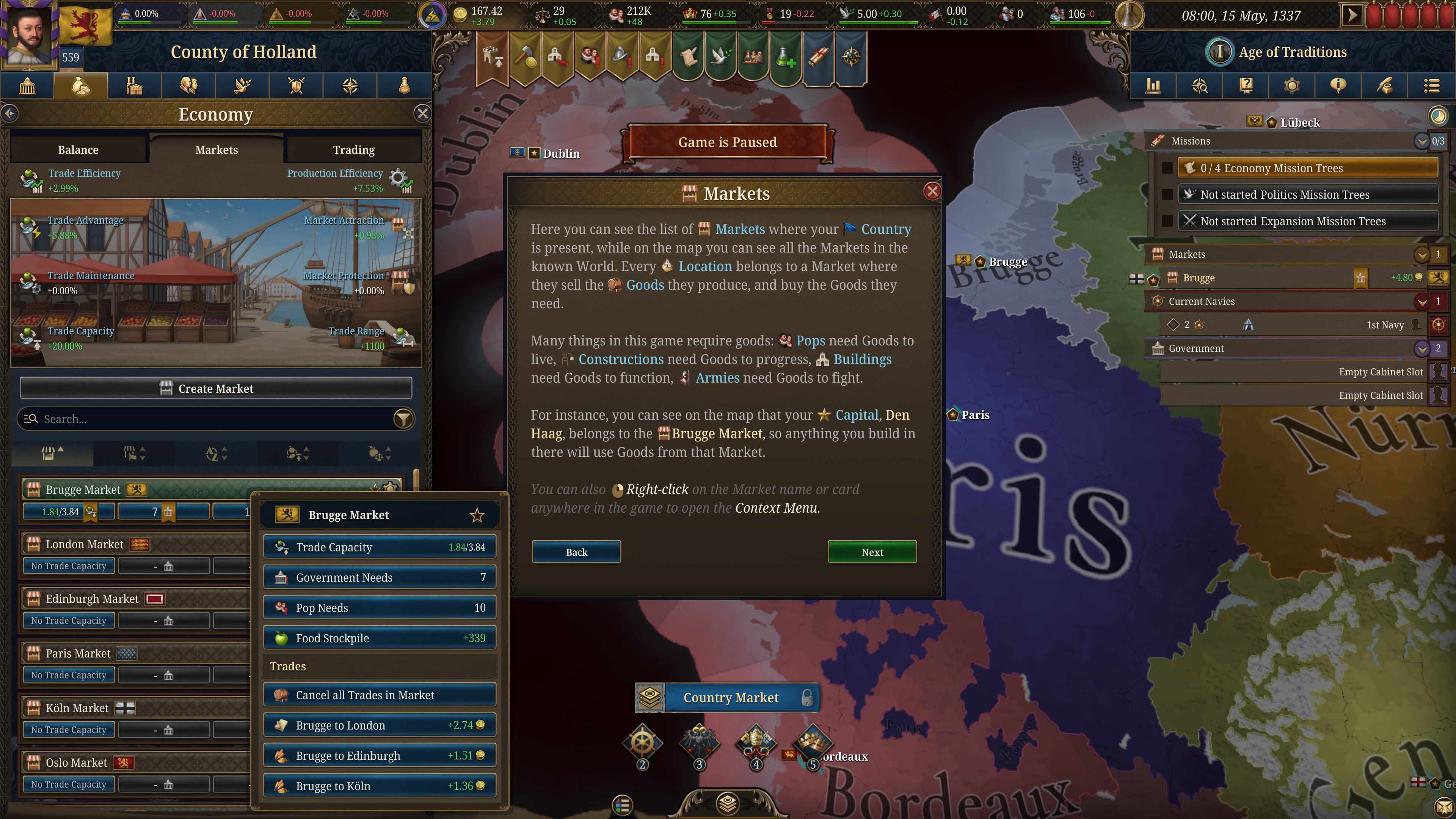Select the Brugge to Edinburgh trade
The height and width of the screenshot is (819, 1456).
[x=379, y=756]
